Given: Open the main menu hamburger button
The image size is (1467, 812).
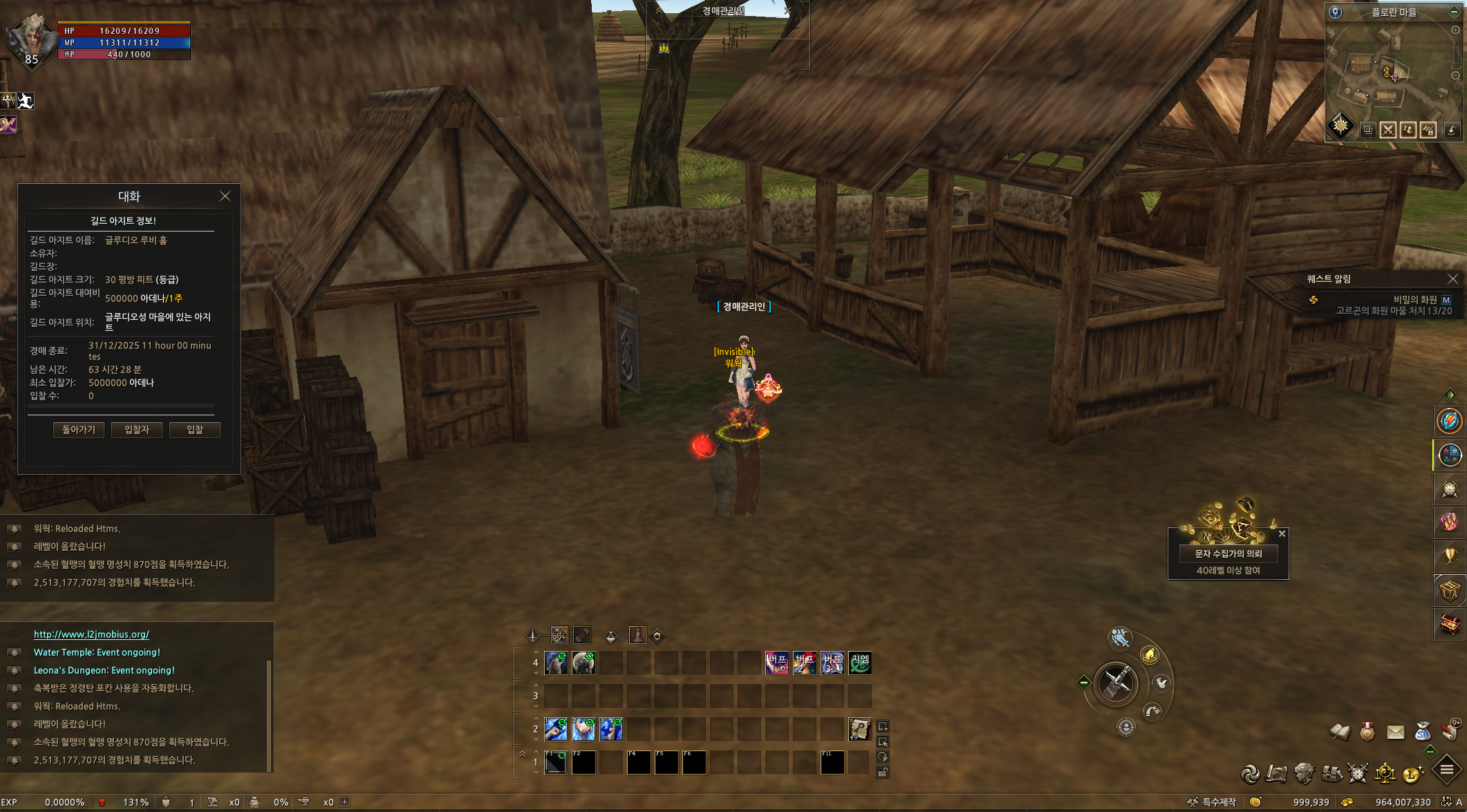Looking at the screenshot, I should pyautogui.click(x=1446, y=769).
